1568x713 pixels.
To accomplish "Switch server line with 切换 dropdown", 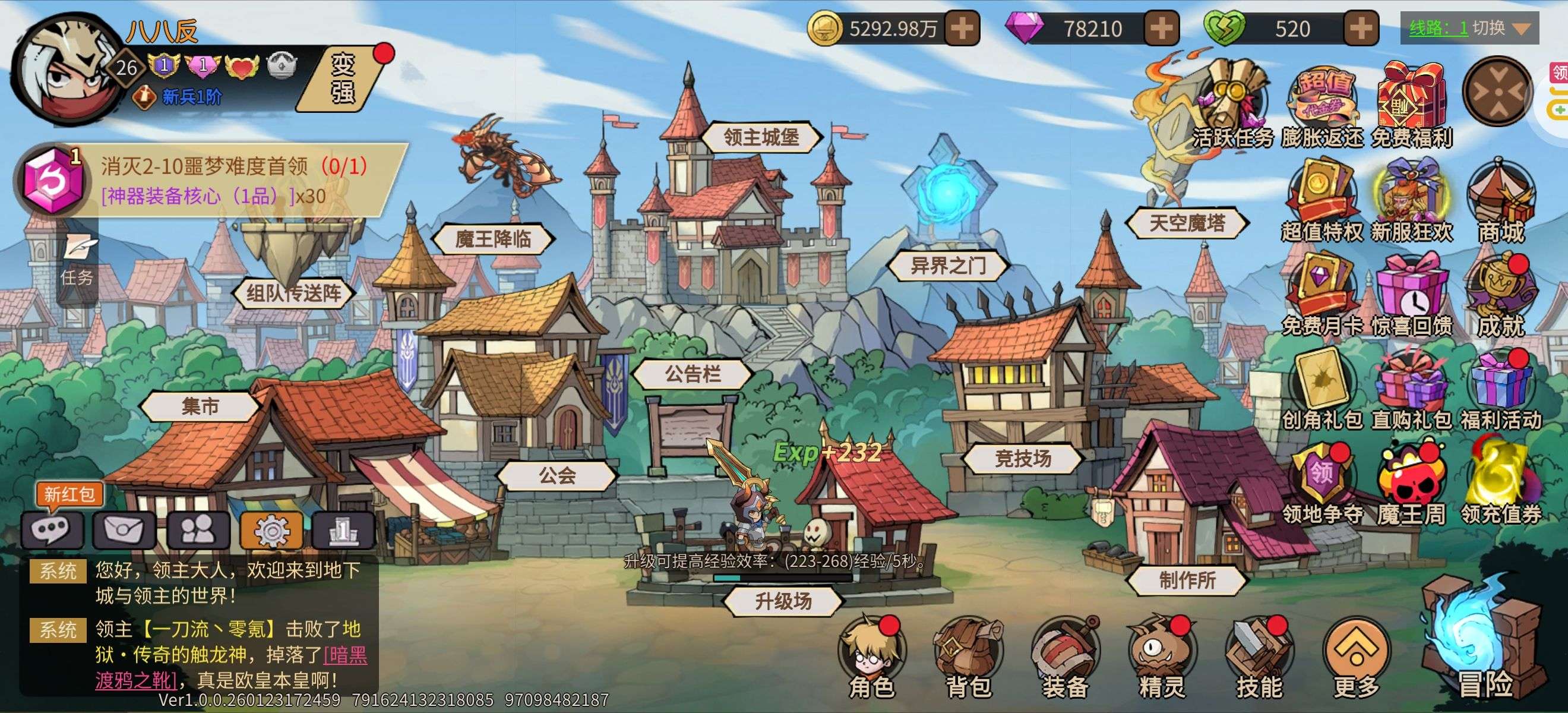I will [1469, 28].
